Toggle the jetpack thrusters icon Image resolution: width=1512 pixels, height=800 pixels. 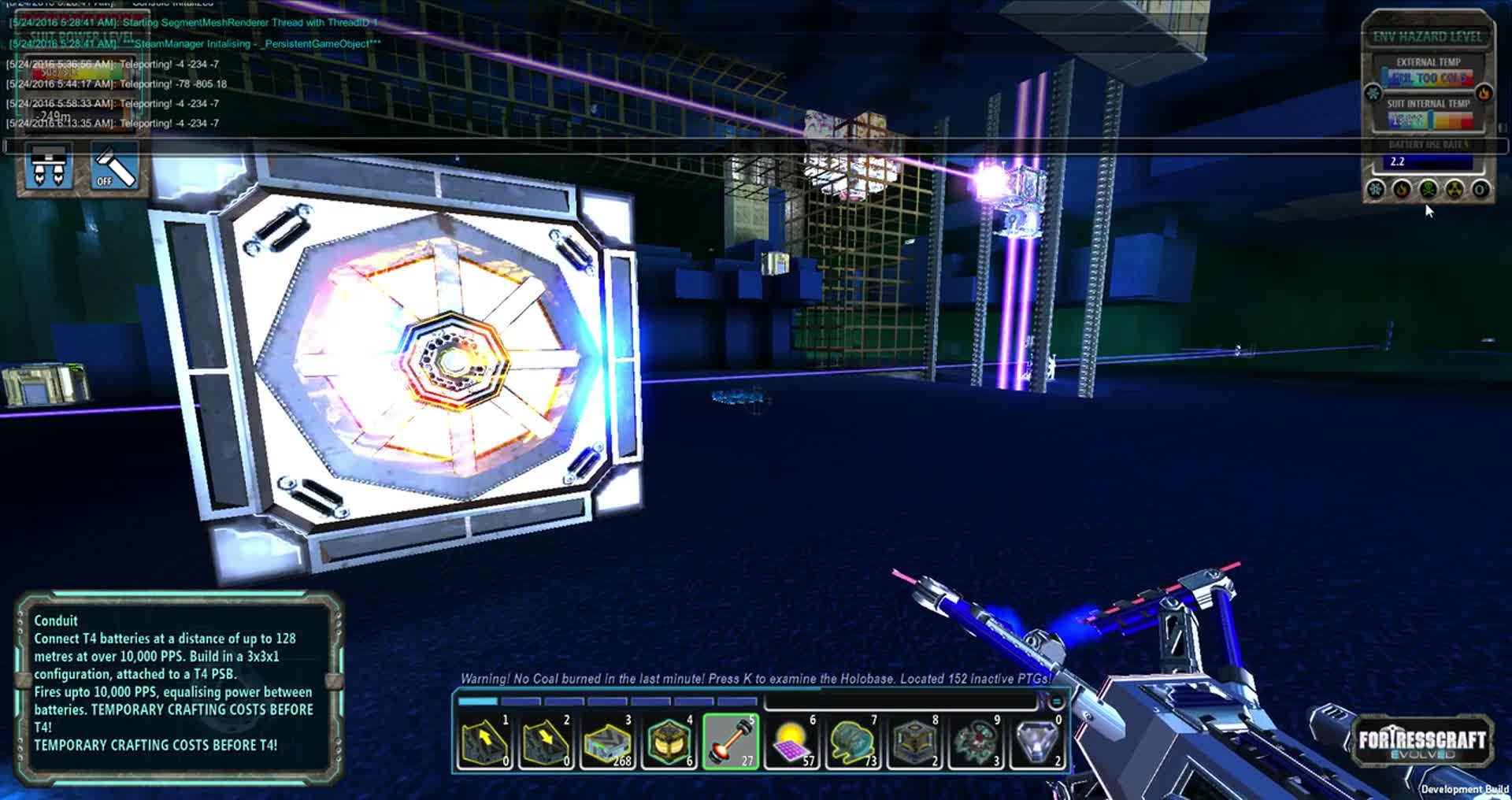(49, 166)
